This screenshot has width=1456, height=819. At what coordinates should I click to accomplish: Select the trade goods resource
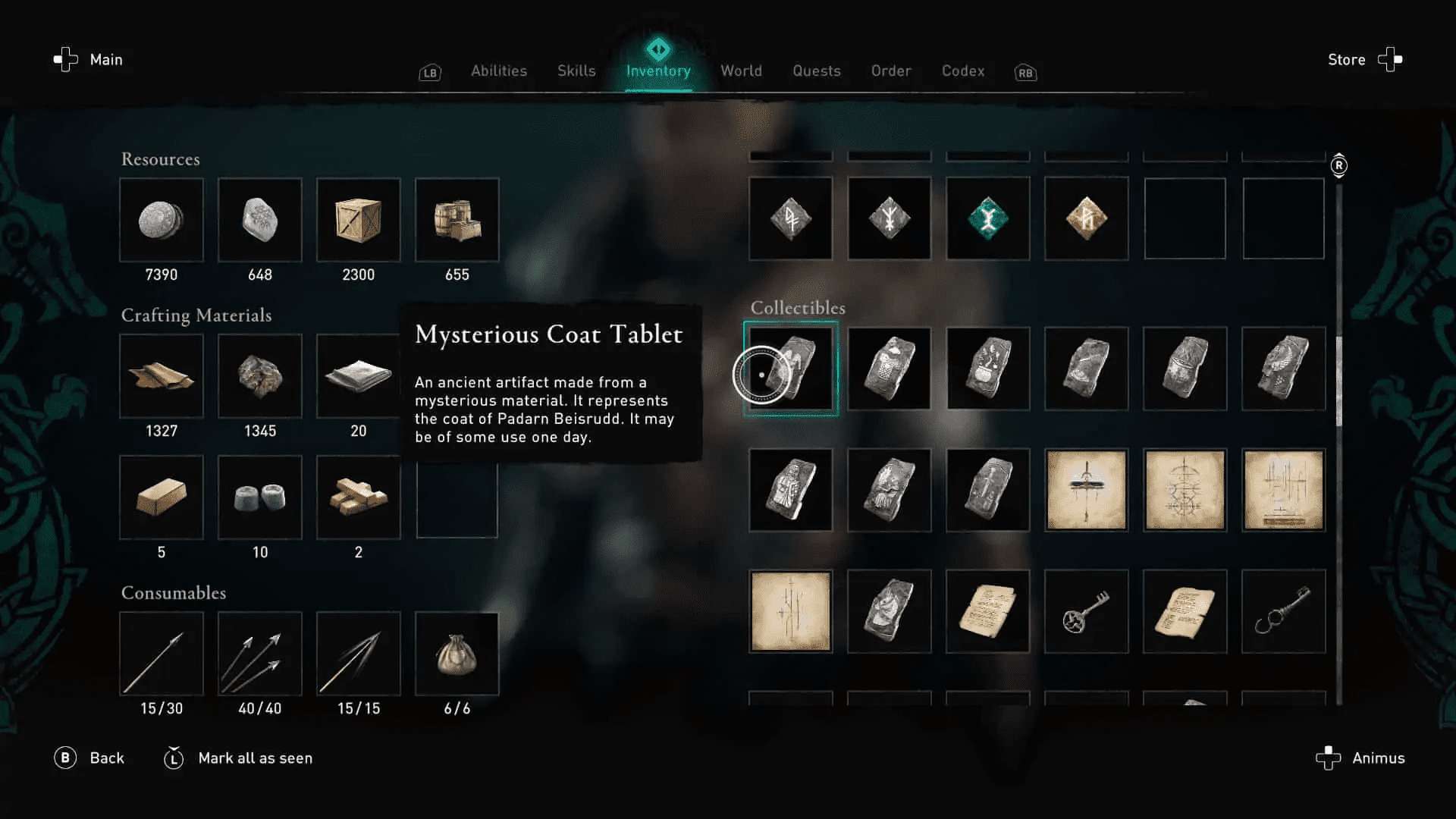coord(457,220)
